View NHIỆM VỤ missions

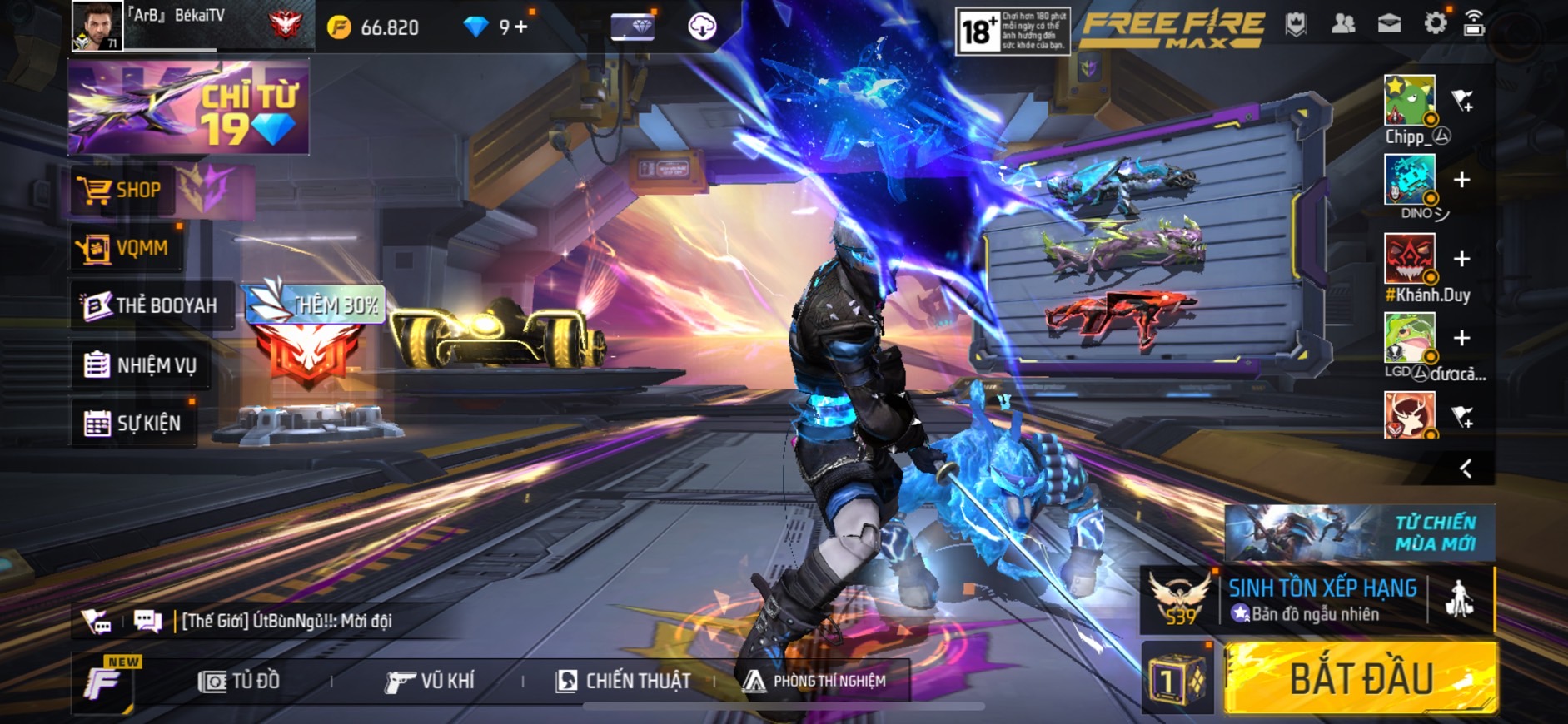coord(142,364)
